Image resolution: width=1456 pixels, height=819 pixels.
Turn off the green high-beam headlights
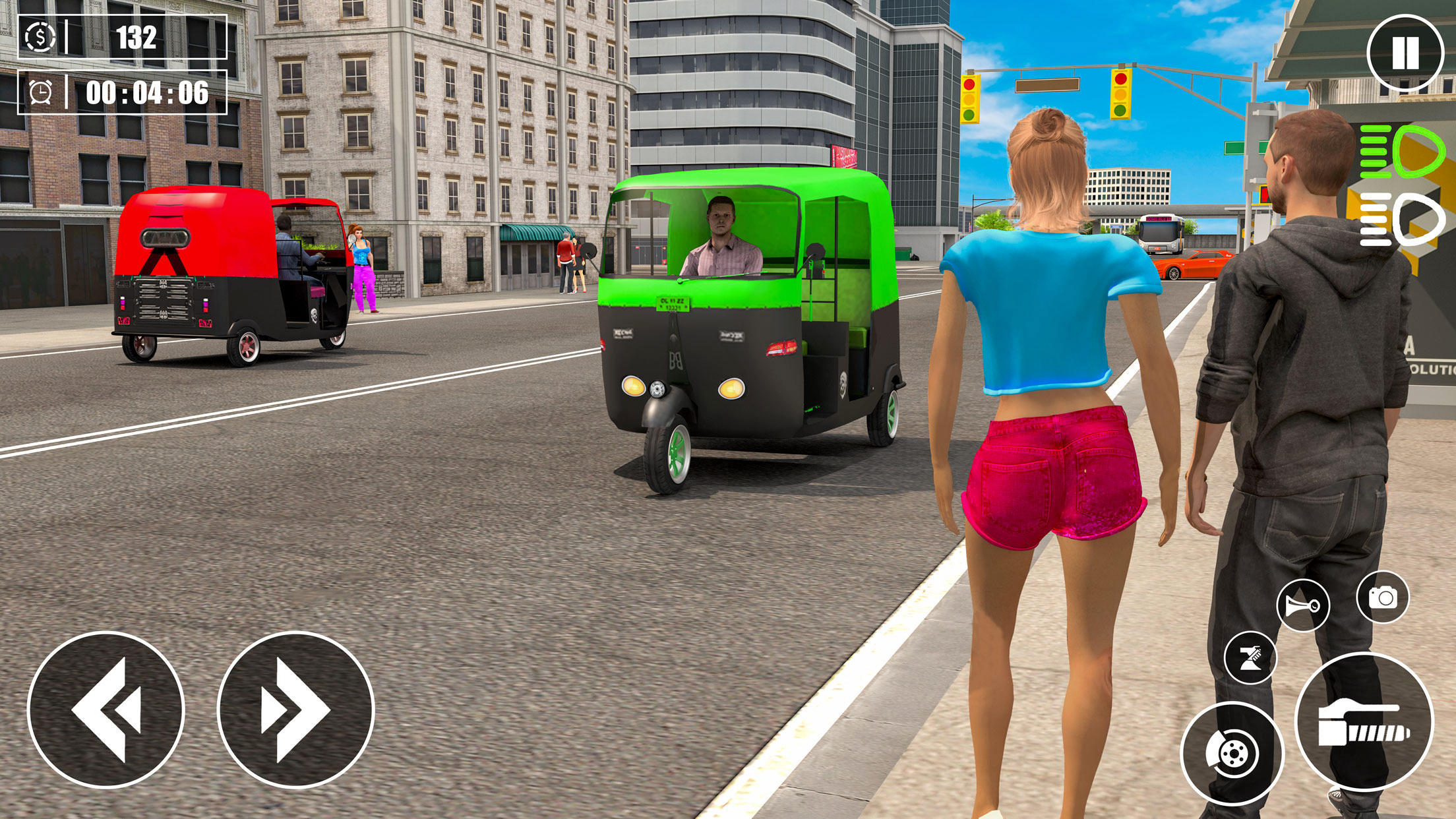pos(1403,152)
